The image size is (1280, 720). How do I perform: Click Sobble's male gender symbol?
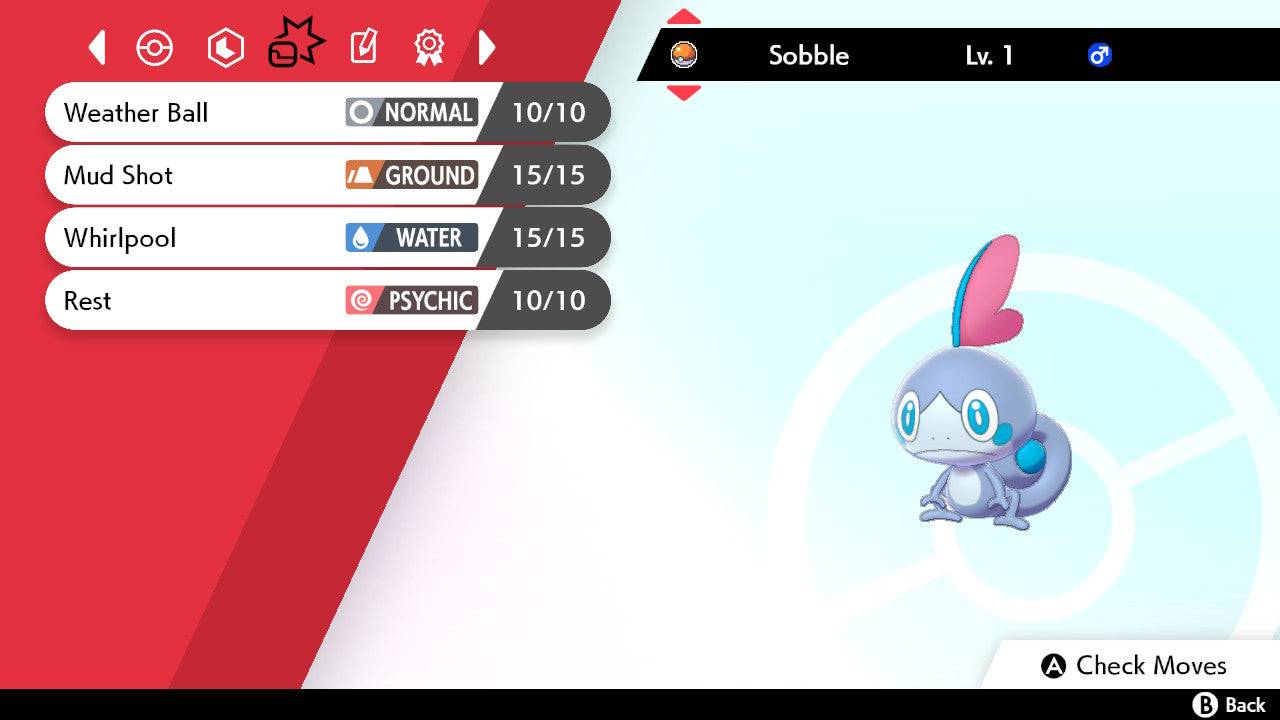(x=1101, y=56)
